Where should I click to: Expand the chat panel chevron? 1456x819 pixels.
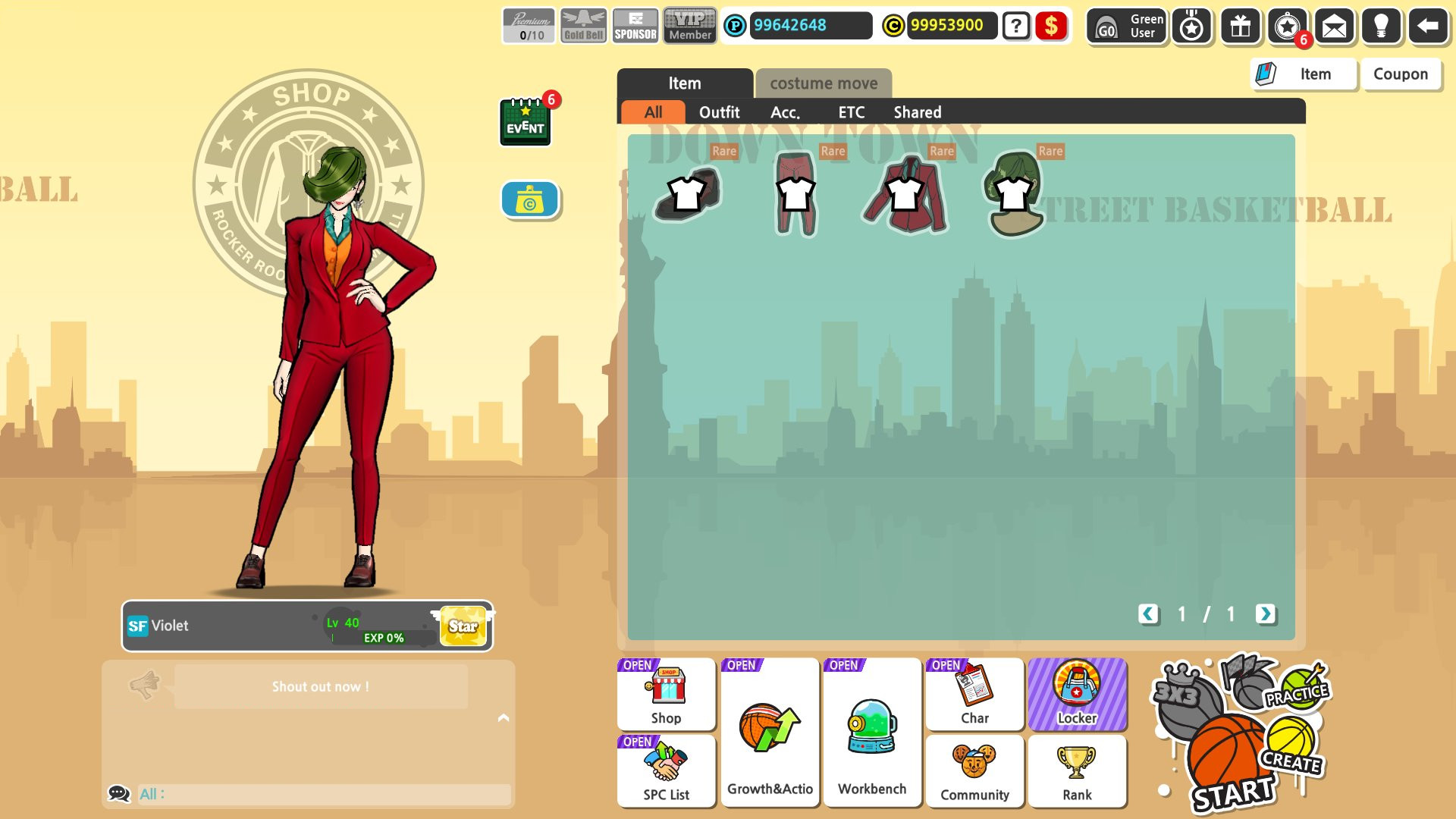[x=502, y=717]
